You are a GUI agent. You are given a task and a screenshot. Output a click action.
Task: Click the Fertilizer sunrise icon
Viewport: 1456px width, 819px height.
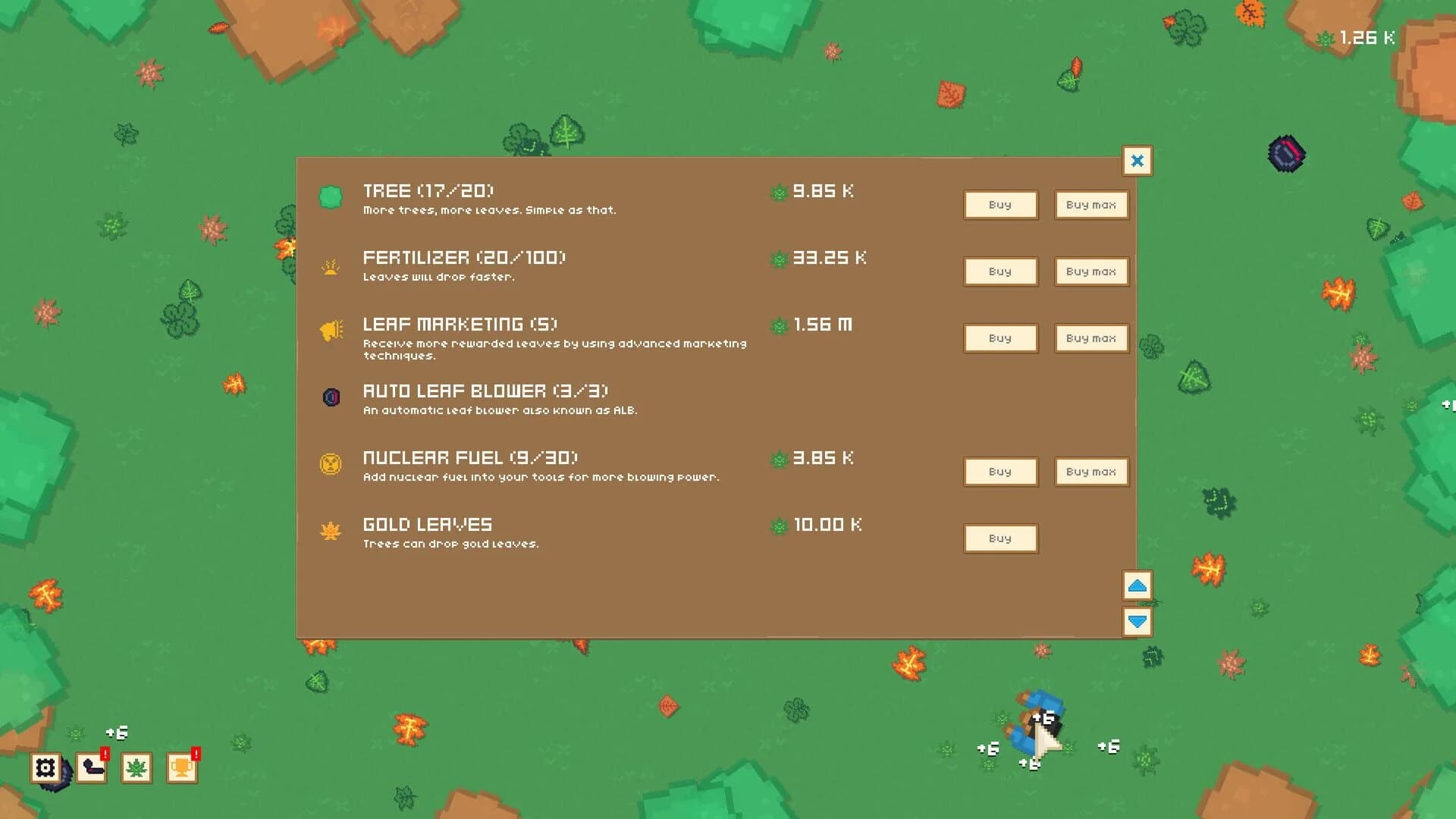coord(331,267)
